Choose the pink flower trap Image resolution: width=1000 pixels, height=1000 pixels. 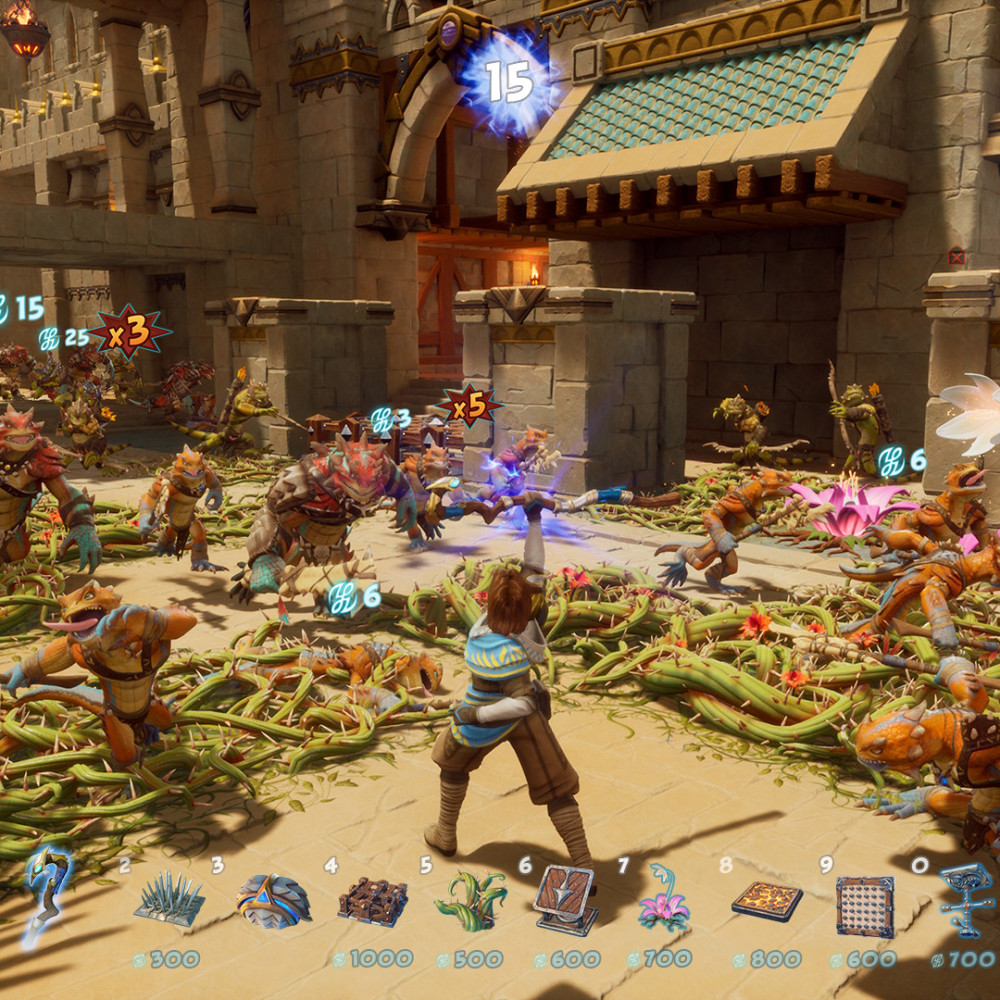[x=663, y=899]
